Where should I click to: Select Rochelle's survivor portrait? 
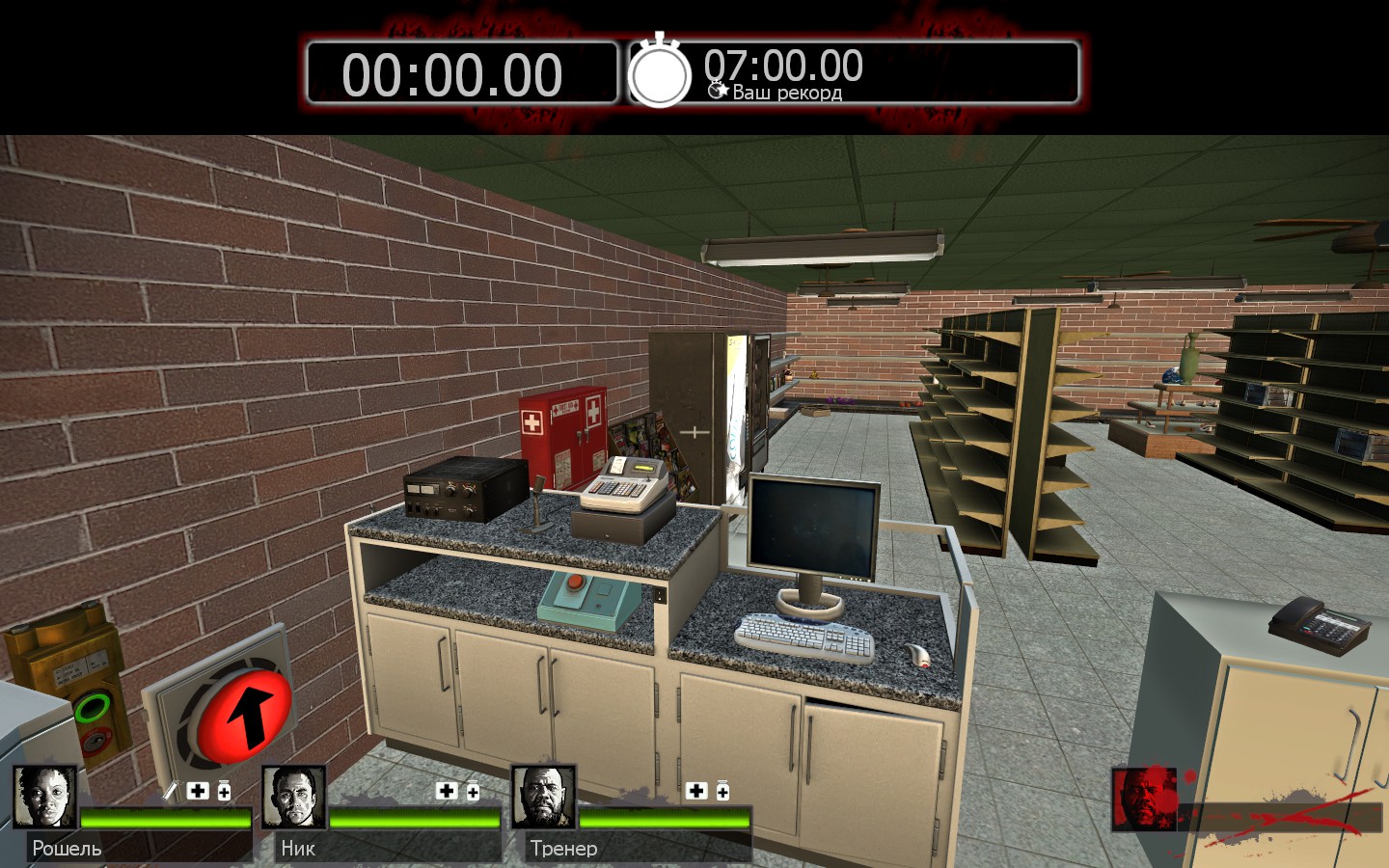45,797
